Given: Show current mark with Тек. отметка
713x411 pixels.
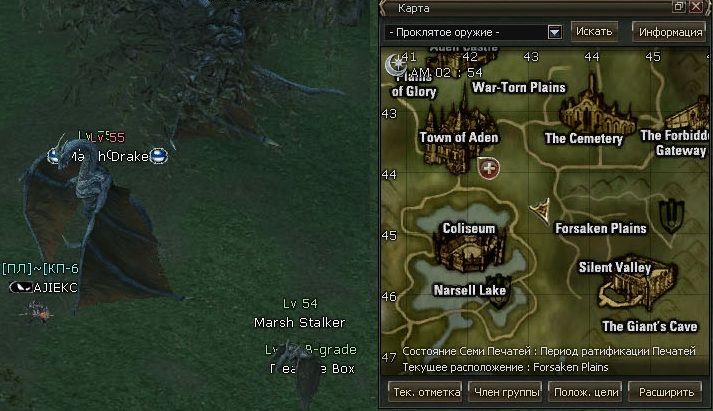Looking at the screenshot, I should coord(422,391).
